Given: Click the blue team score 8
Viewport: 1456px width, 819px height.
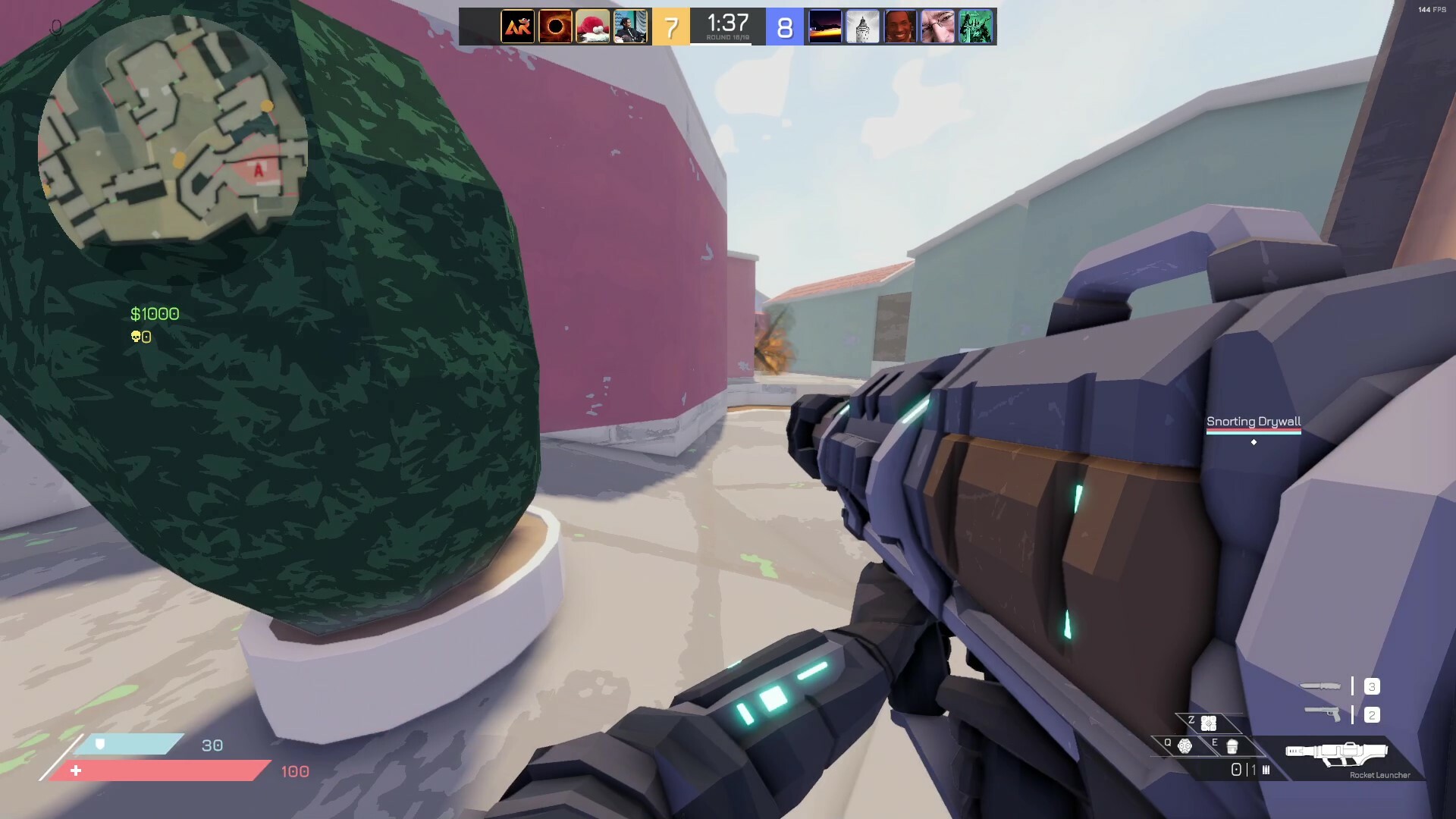Looking at the screenshot, I should point(786,27).
